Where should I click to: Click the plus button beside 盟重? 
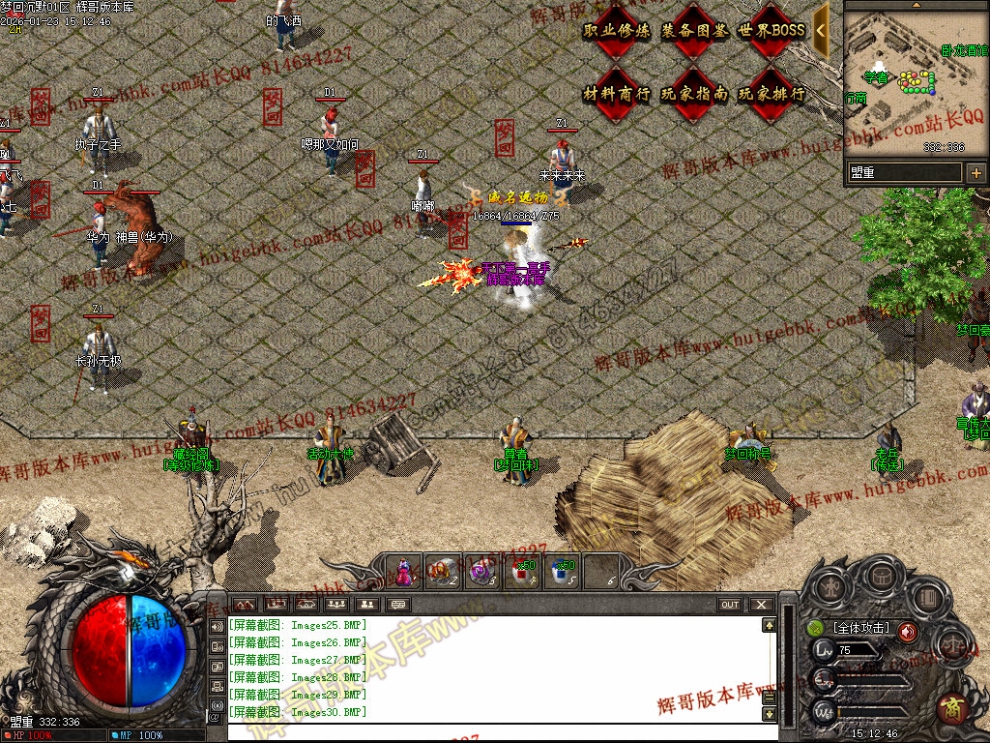(976, 173)
